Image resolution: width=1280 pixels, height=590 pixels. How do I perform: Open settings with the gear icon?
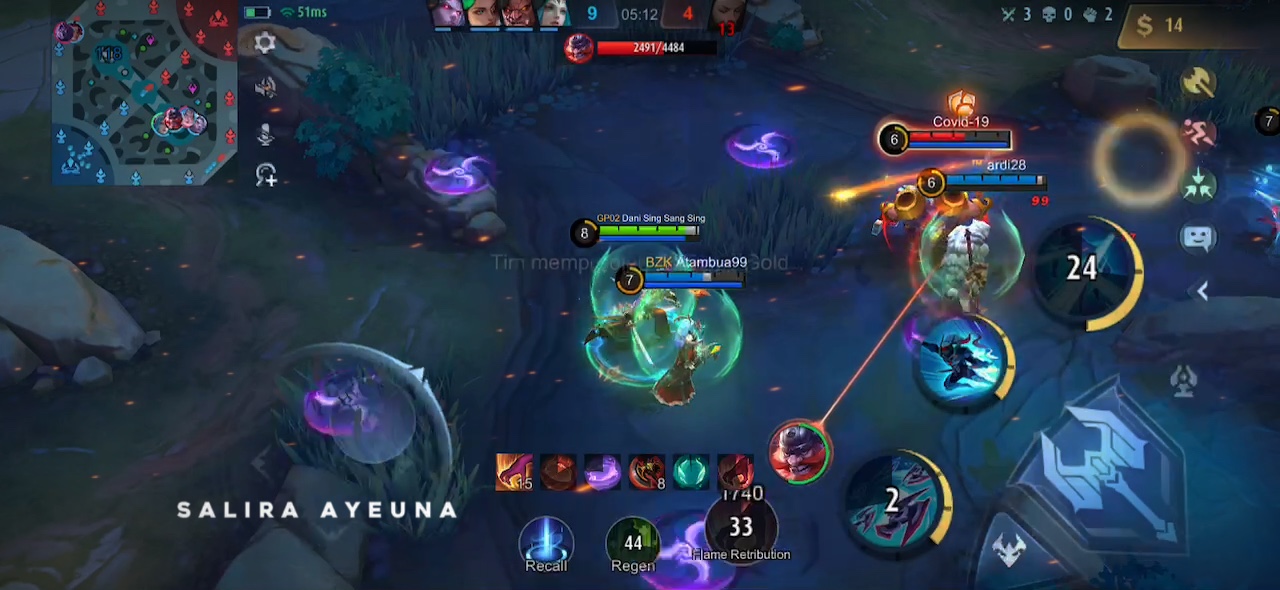[265, 43]
